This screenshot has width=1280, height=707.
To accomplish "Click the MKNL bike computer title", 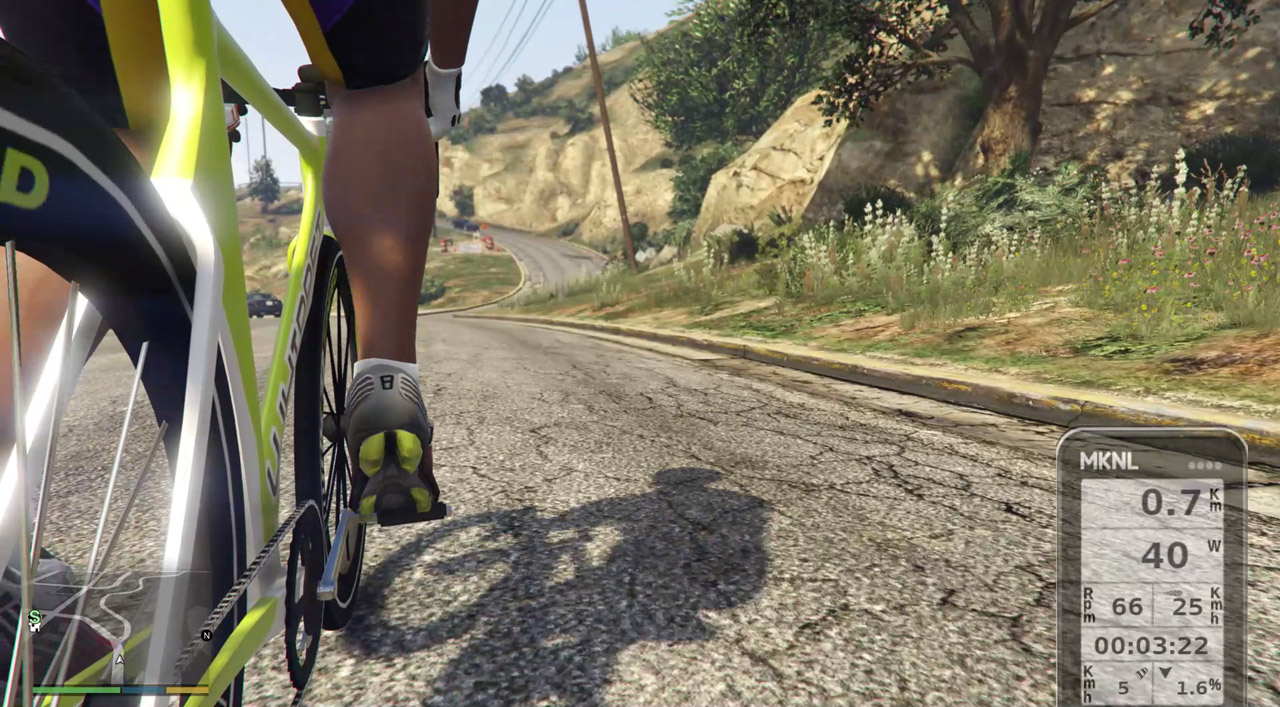I will pyautogui.click(x=1108, y=462).
